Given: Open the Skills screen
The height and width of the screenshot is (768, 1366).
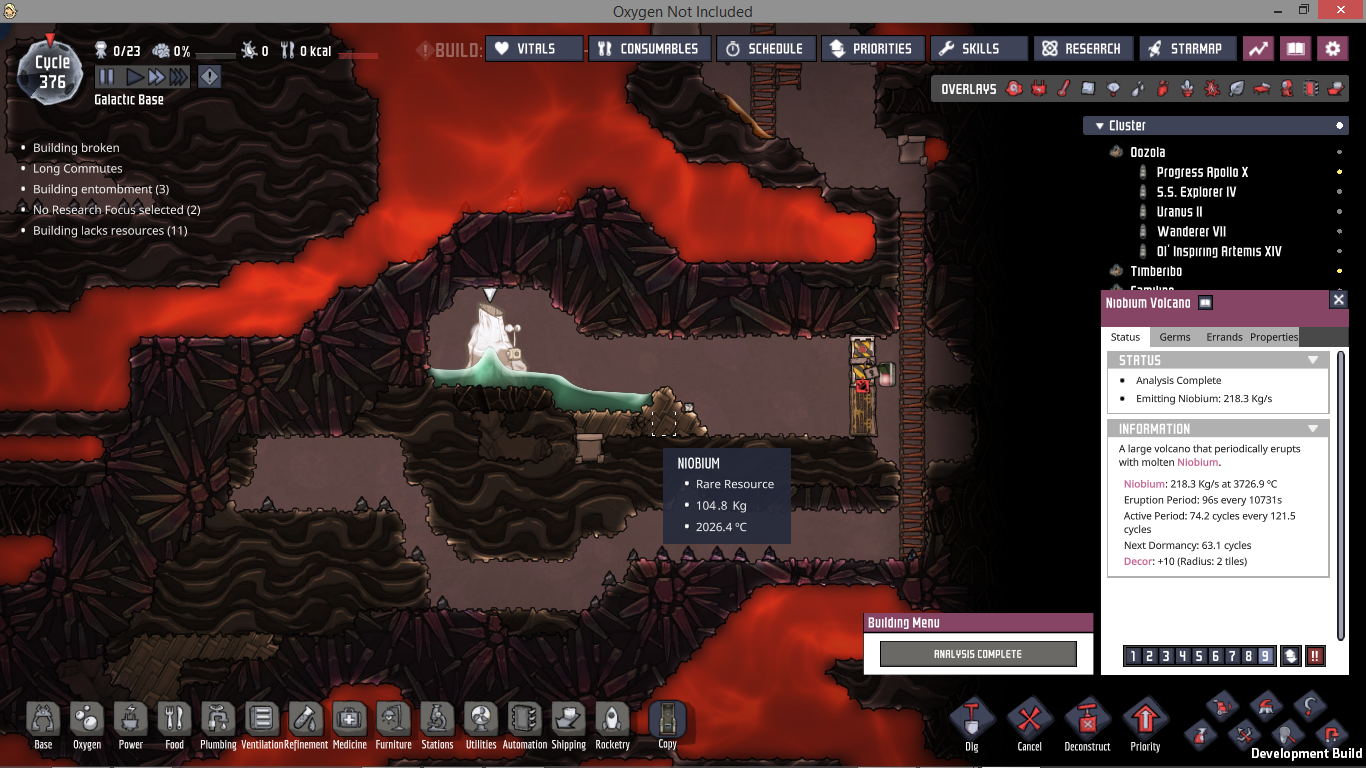Looking at the screenshot, I should coord(979,48).
